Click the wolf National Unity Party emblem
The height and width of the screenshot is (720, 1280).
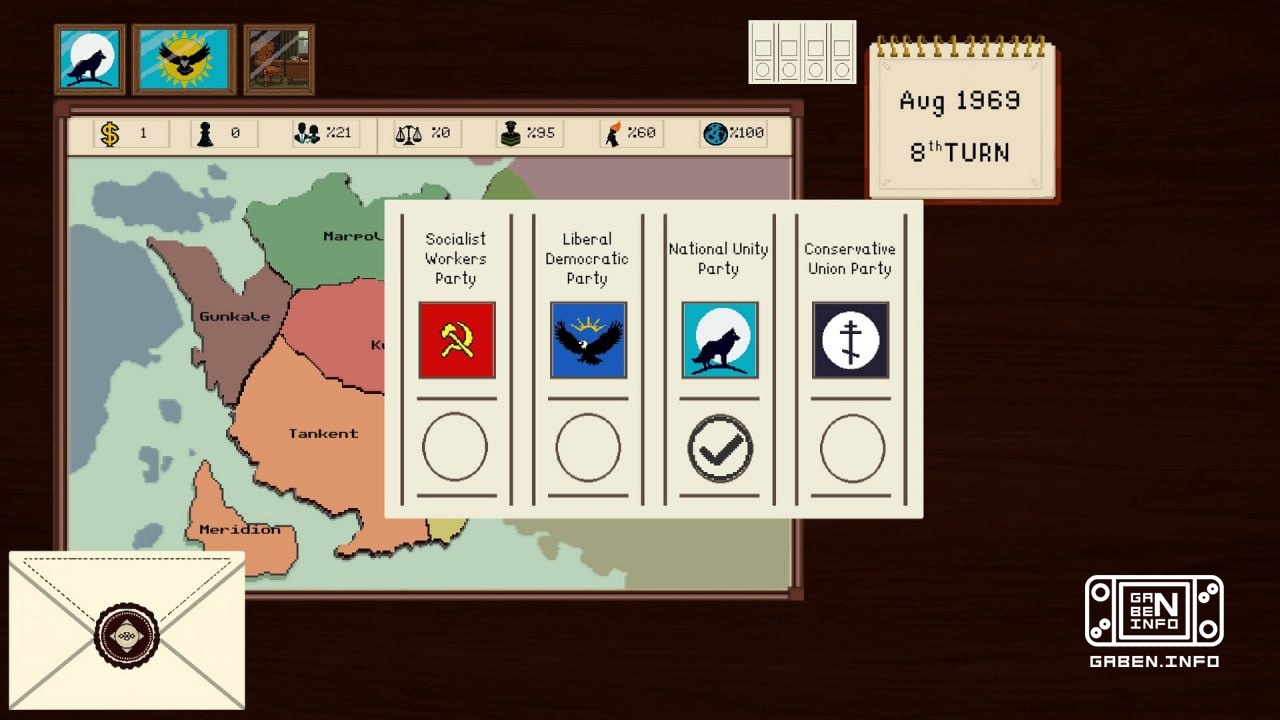click(x=719, y=341)
